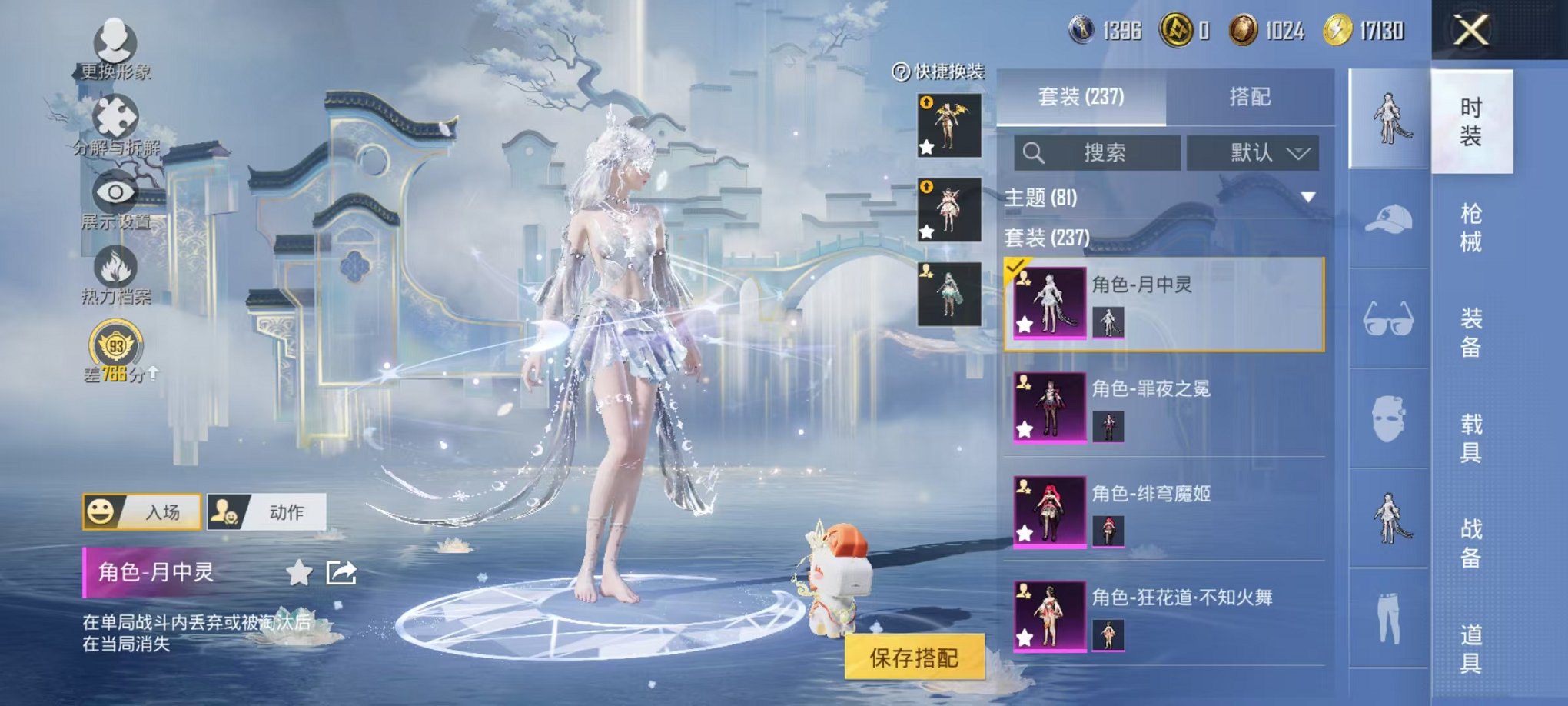The width and height of the screenshot is (1568, 706).
Task: Close the wardrobe screen with X
Action: pos(1470,31)
